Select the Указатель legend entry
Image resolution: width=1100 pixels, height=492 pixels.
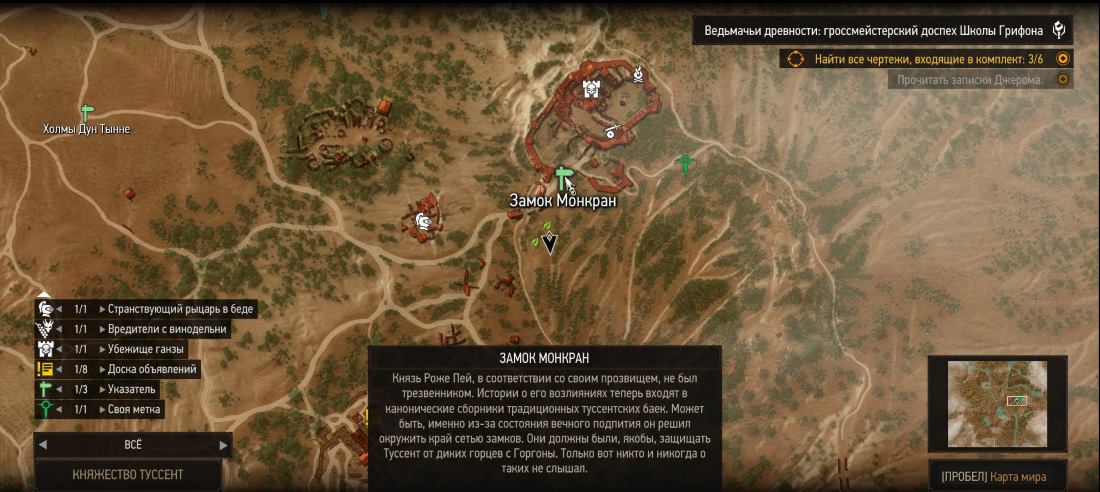pyautogui.click(x=131, y=389)
